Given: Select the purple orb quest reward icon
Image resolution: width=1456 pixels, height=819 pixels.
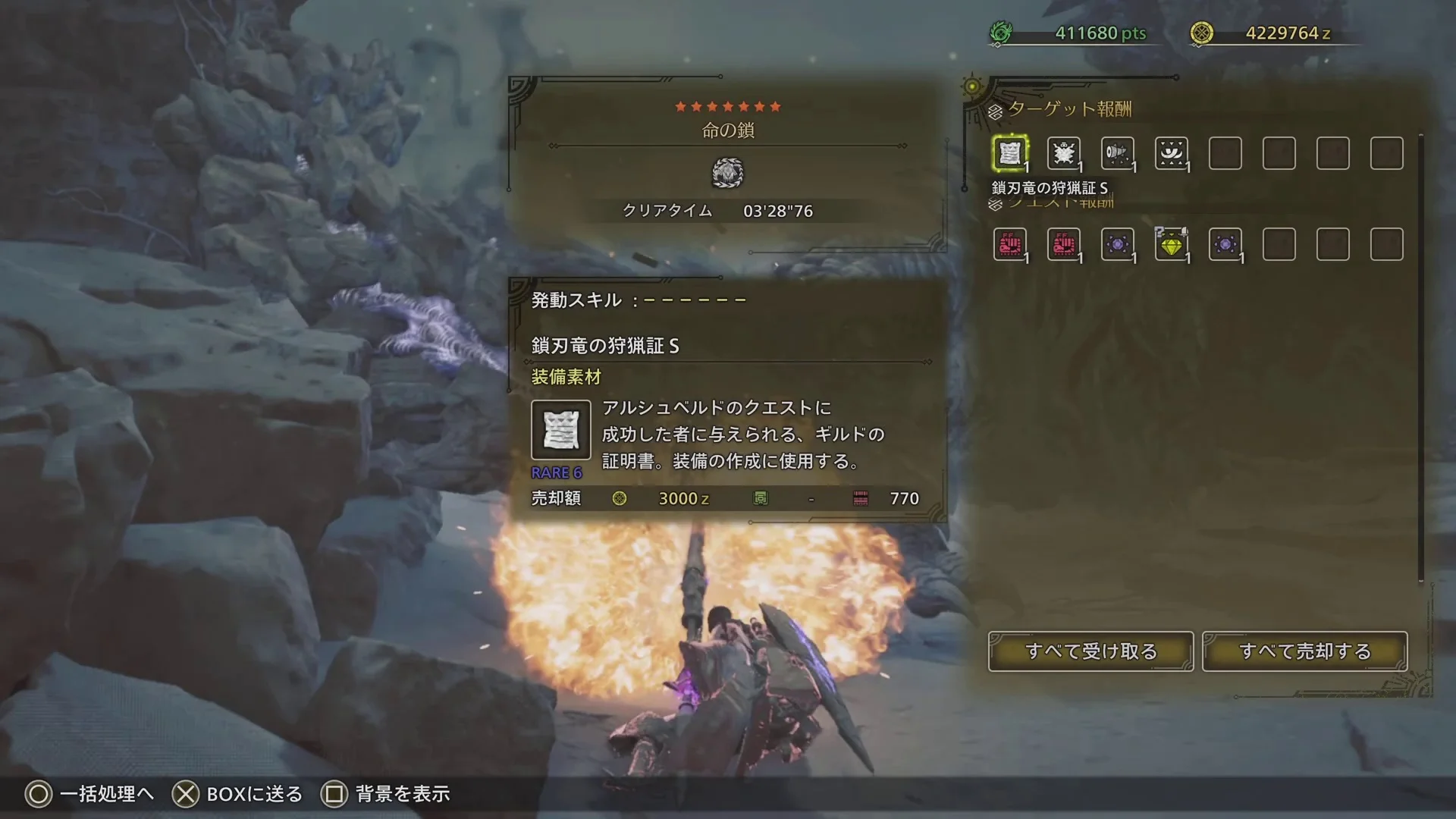Looking at the screenshot, I should pos(1118,244).
